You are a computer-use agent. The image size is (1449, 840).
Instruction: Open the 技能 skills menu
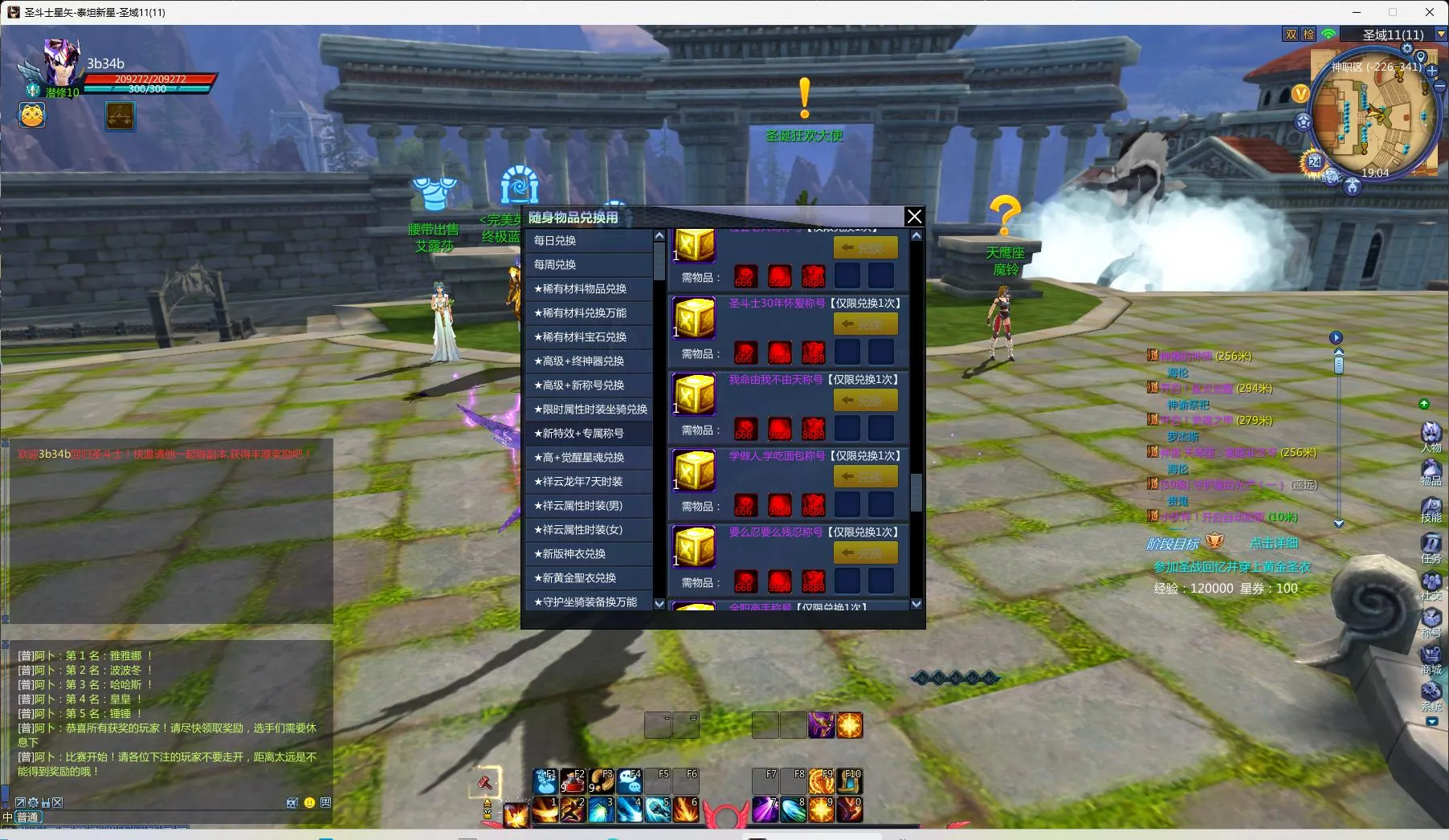(x=1431, y=508)
